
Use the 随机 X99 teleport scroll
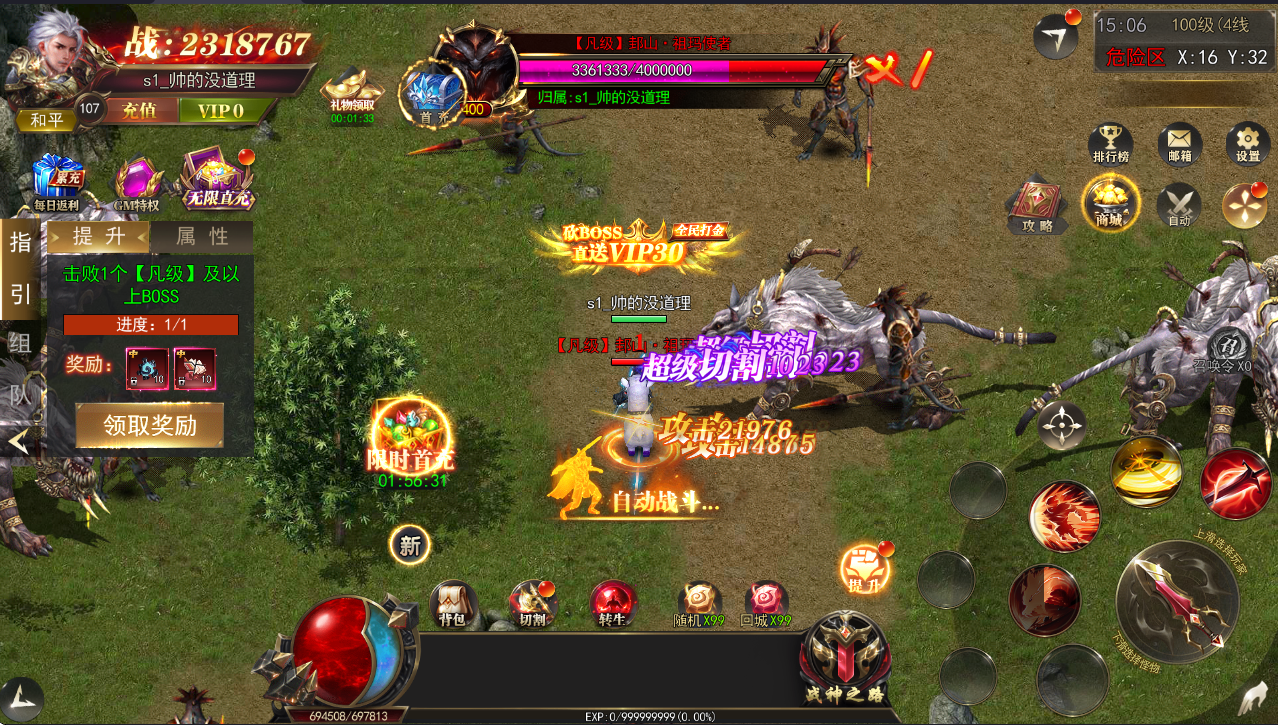tap(699, 603)
